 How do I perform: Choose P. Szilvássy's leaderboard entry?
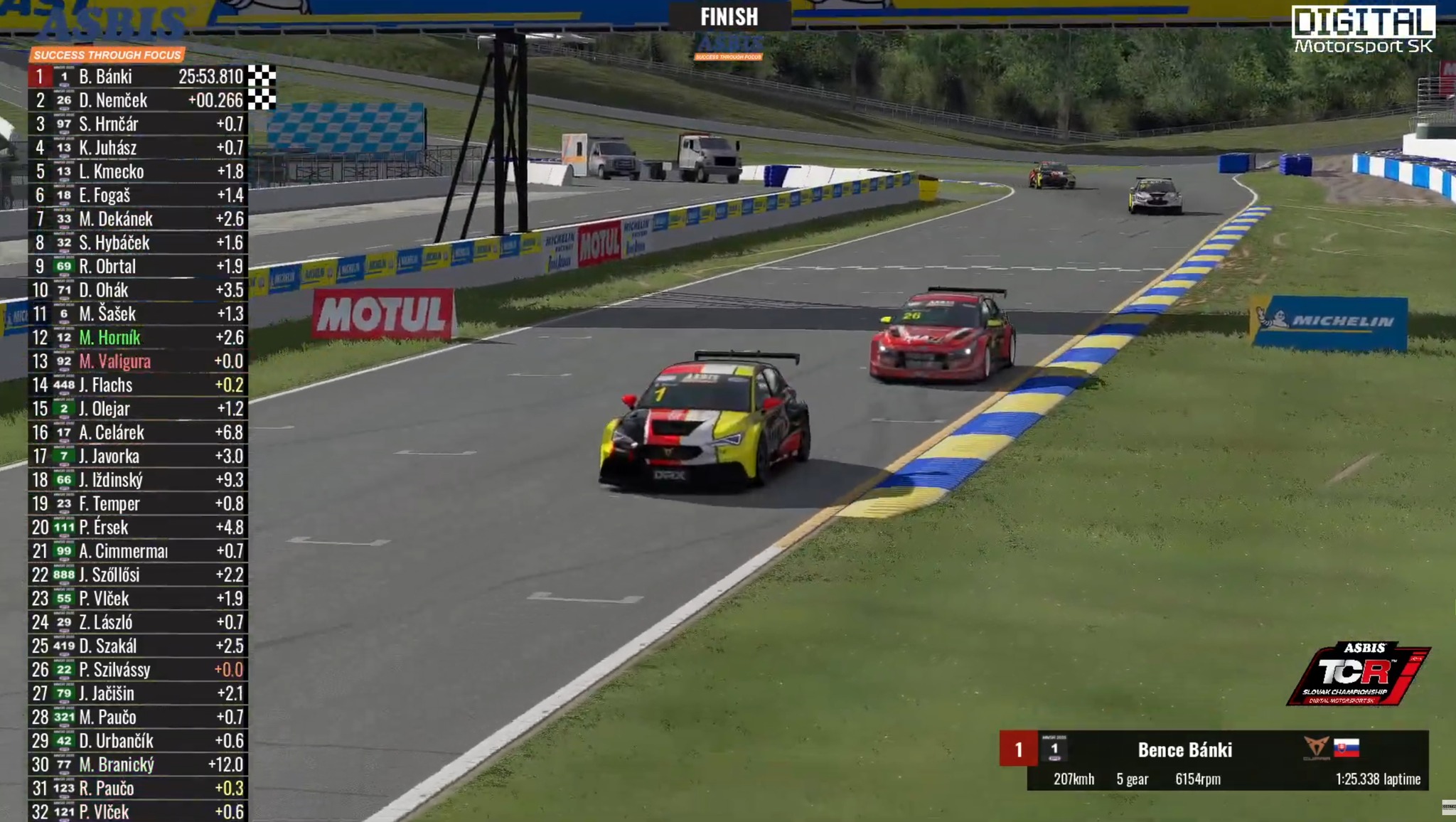[115, 670]
